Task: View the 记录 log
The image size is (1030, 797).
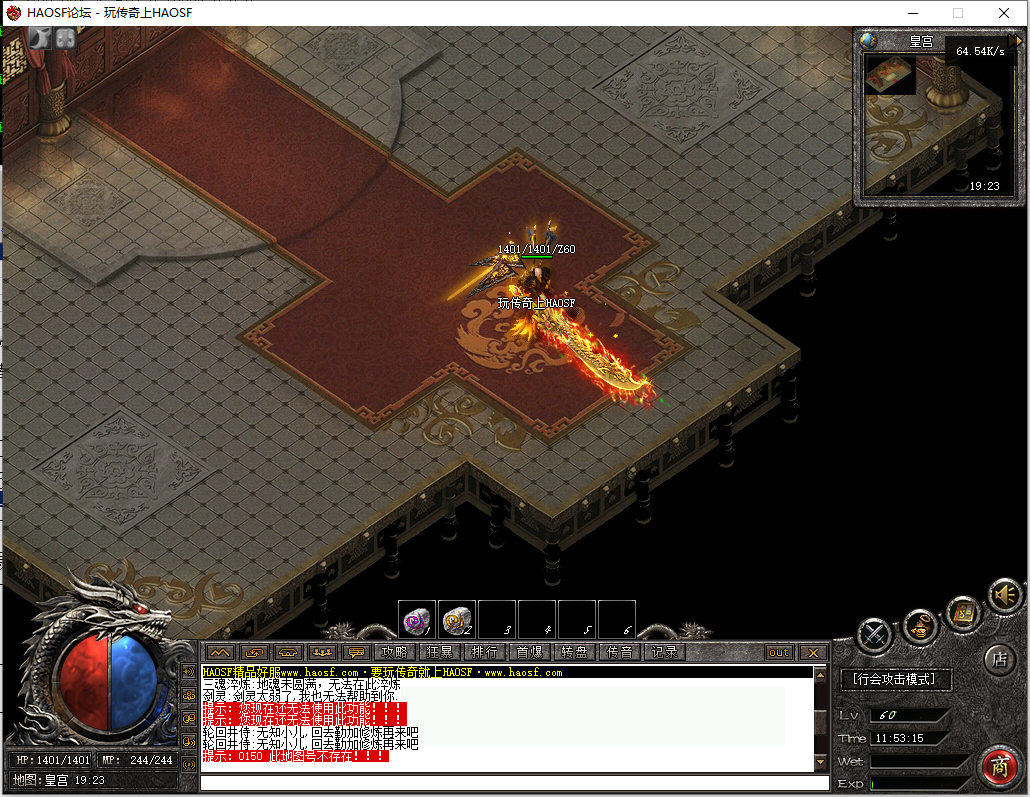Action: [x=664, y=652]
